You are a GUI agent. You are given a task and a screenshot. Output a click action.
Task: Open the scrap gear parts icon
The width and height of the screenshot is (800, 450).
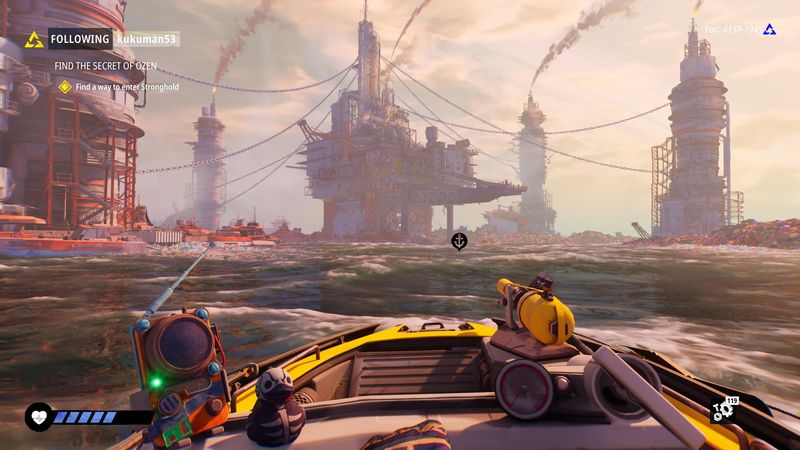(721, 410)
